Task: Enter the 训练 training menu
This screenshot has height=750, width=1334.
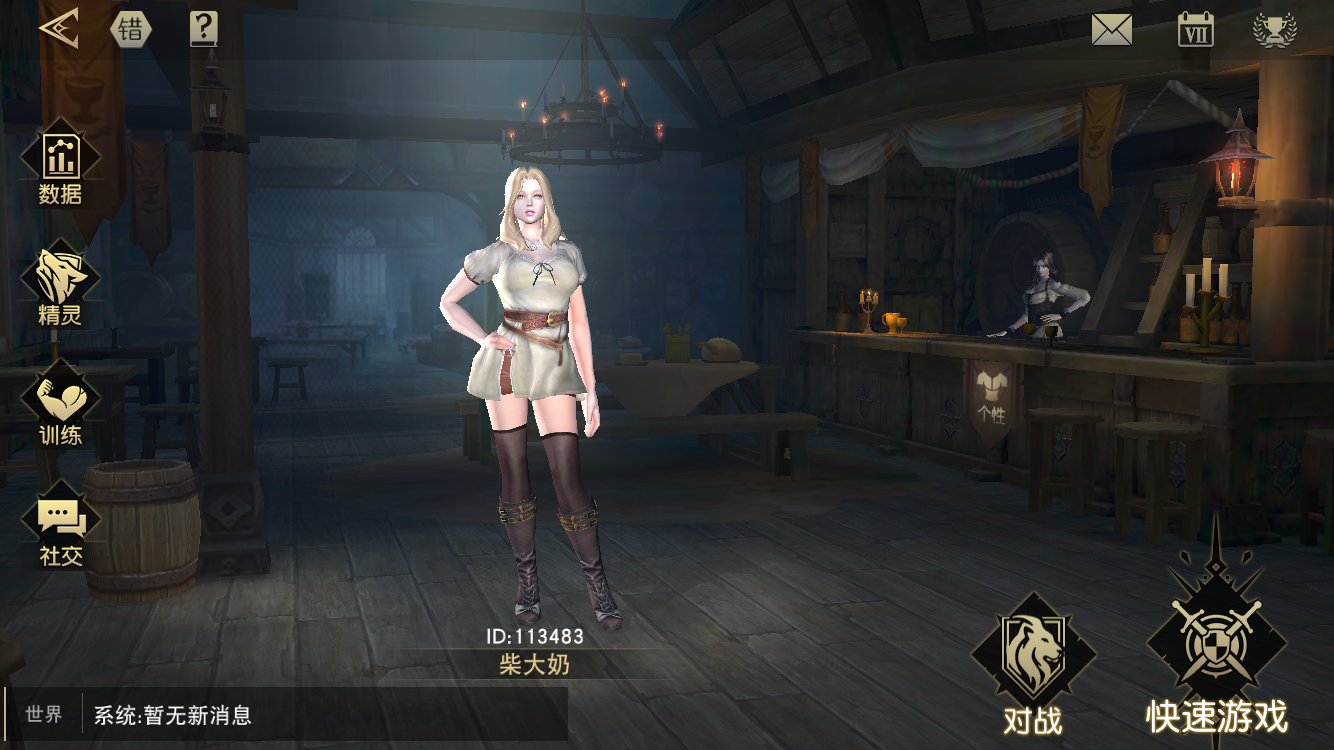Action: 61,408
